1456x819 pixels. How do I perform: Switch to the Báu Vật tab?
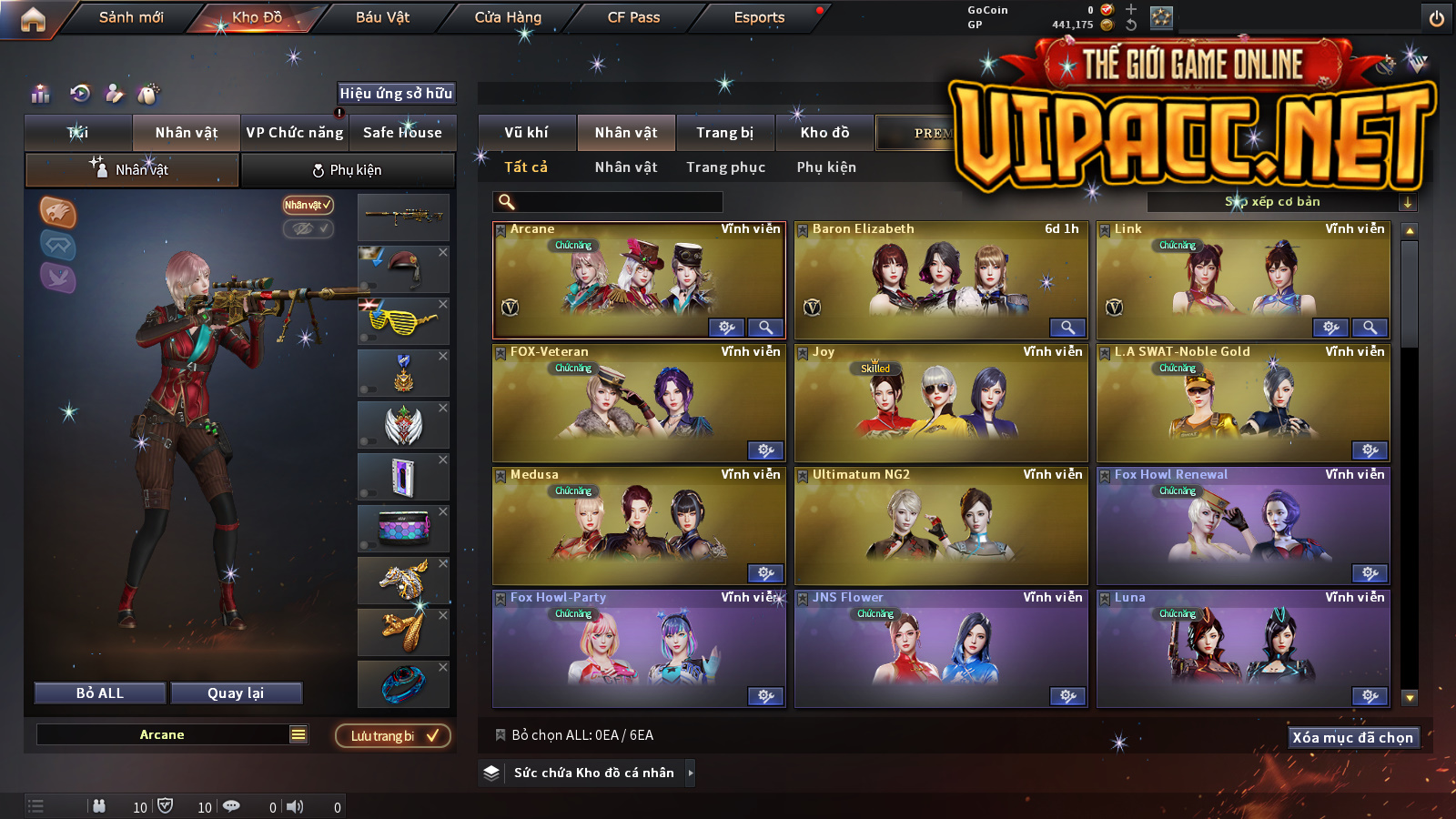pos(382,17)
